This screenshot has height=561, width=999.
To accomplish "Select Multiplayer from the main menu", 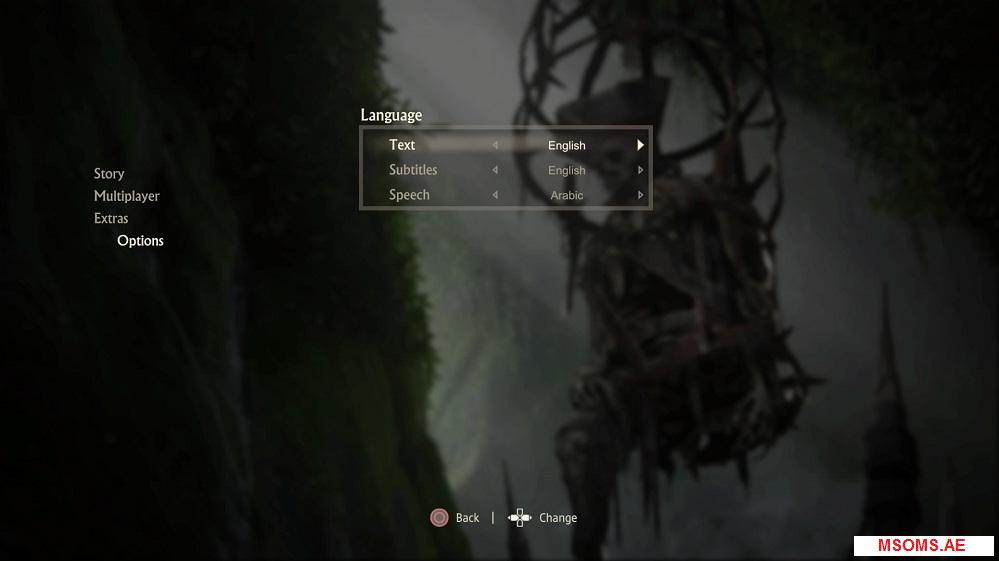I will pos(127,196).
